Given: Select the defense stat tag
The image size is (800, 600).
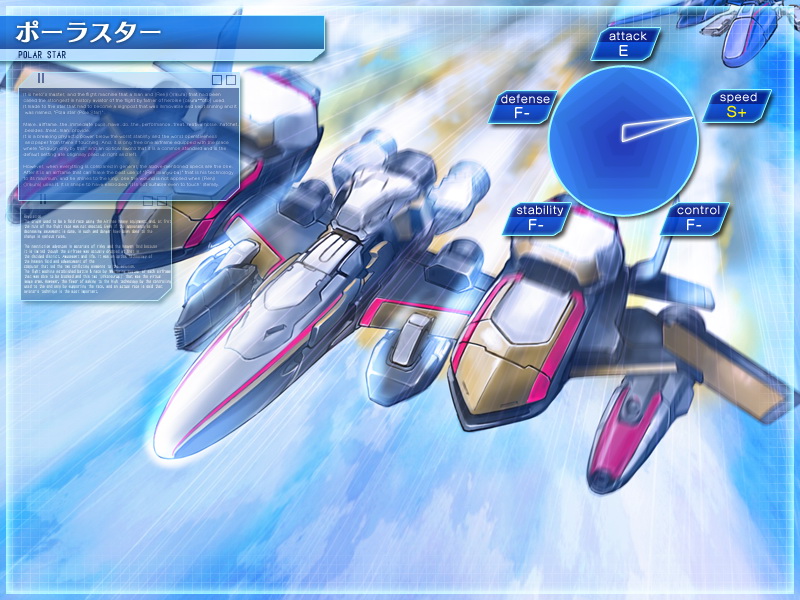Looking at the screenshot, I should tap(524, 106).
